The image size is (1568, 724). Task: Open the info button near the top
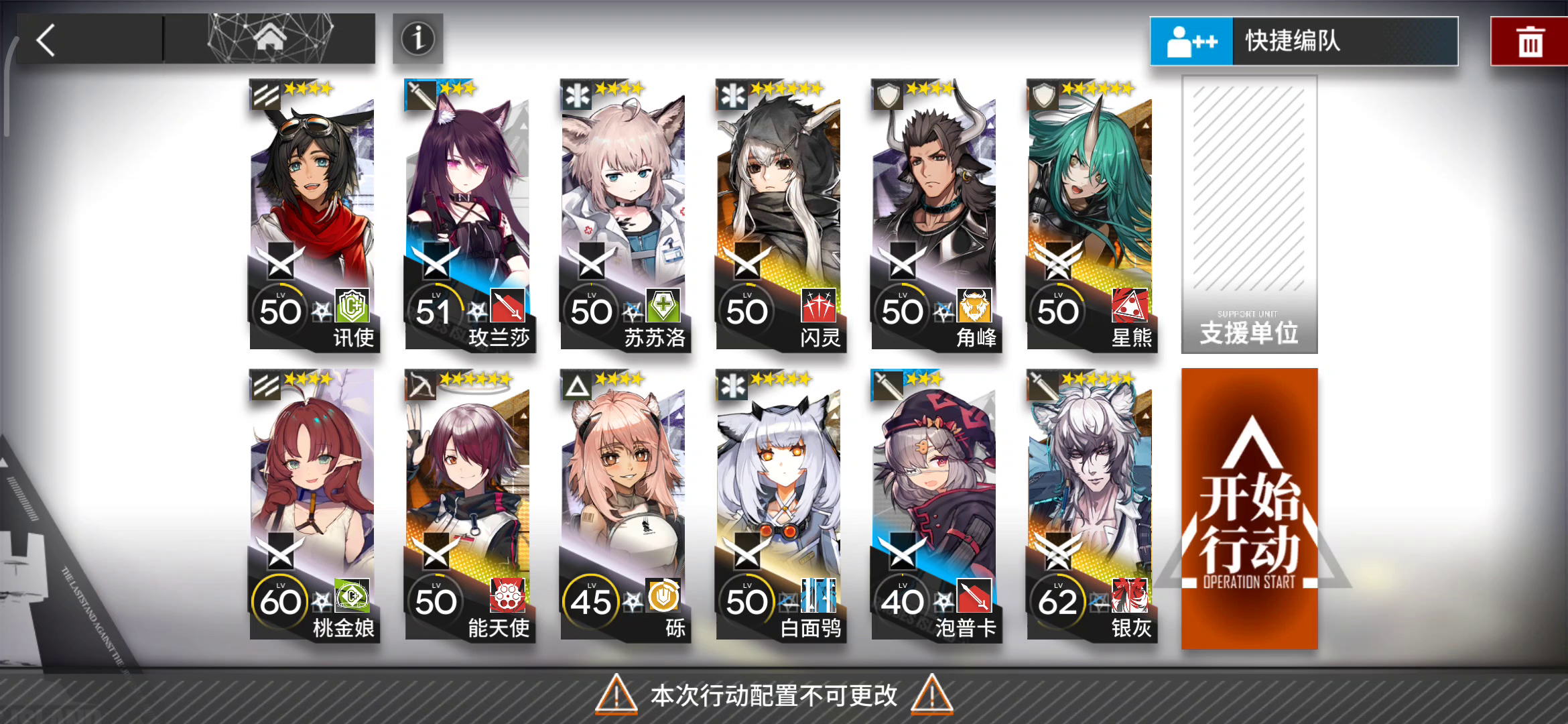tap(417, 39)
